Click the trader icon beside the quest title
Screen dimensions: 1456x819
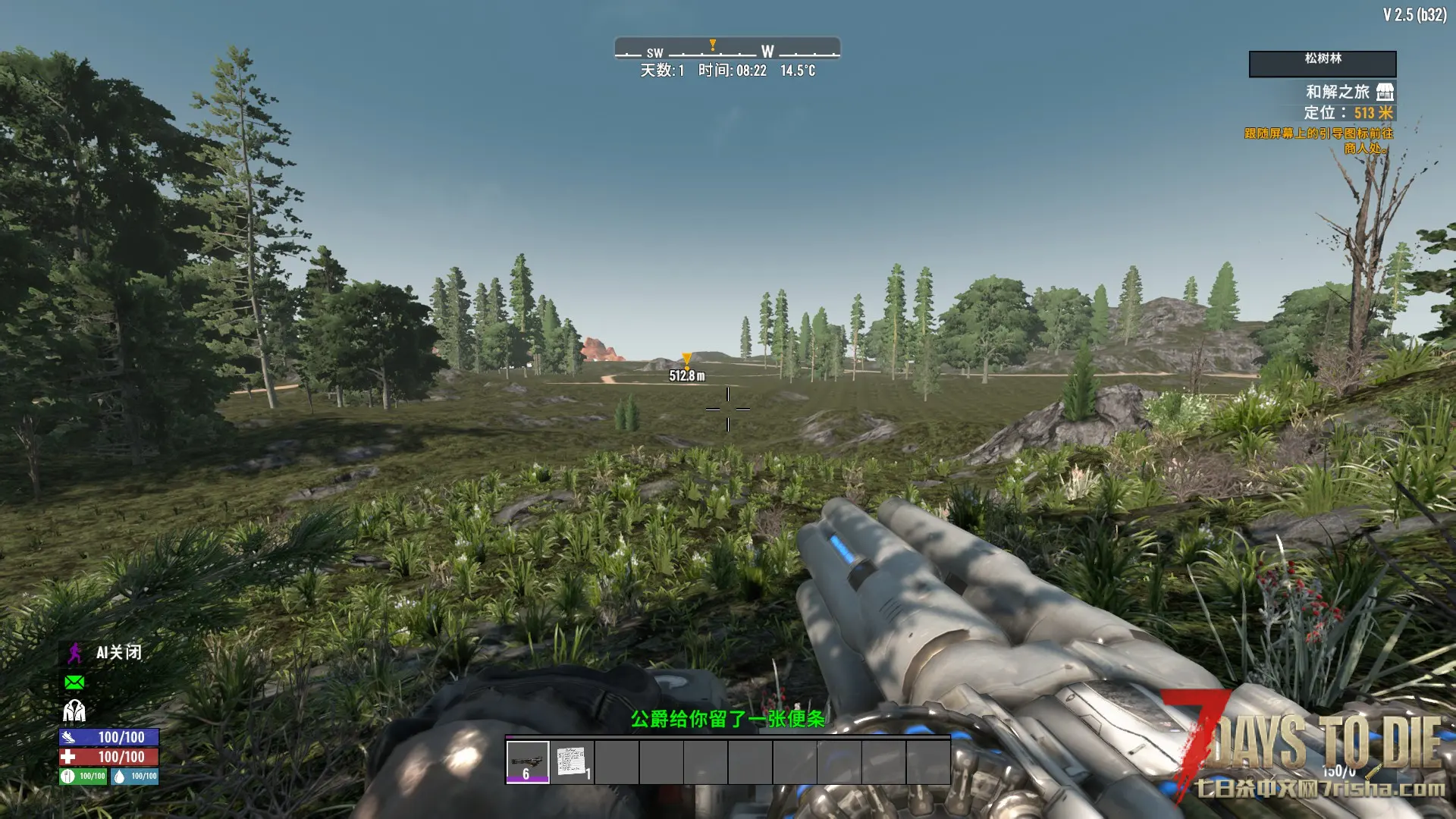tap(1385, 92)
